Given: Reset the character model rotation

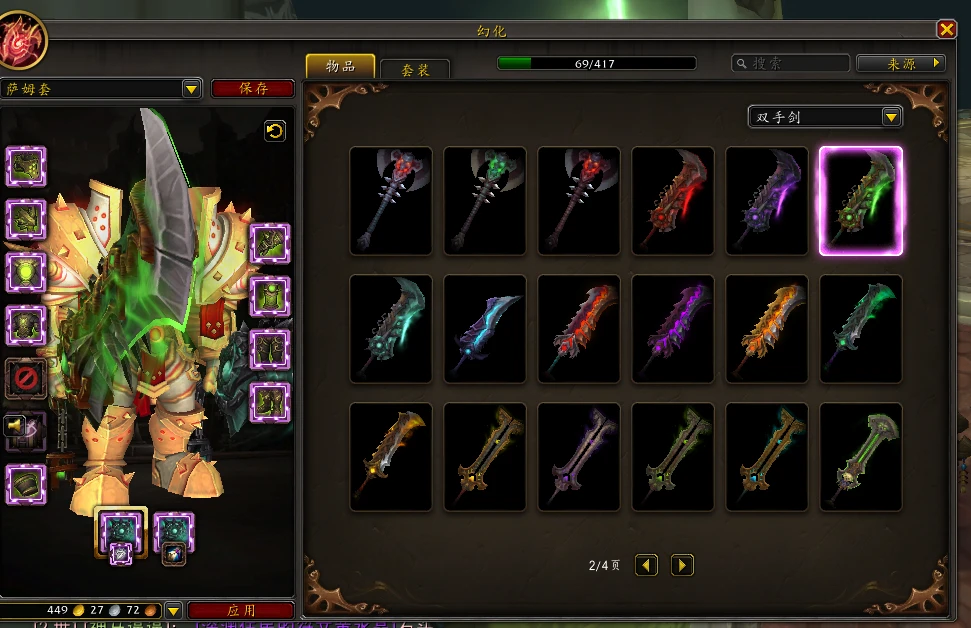Looking at the screenshot, I should [275, 131].
